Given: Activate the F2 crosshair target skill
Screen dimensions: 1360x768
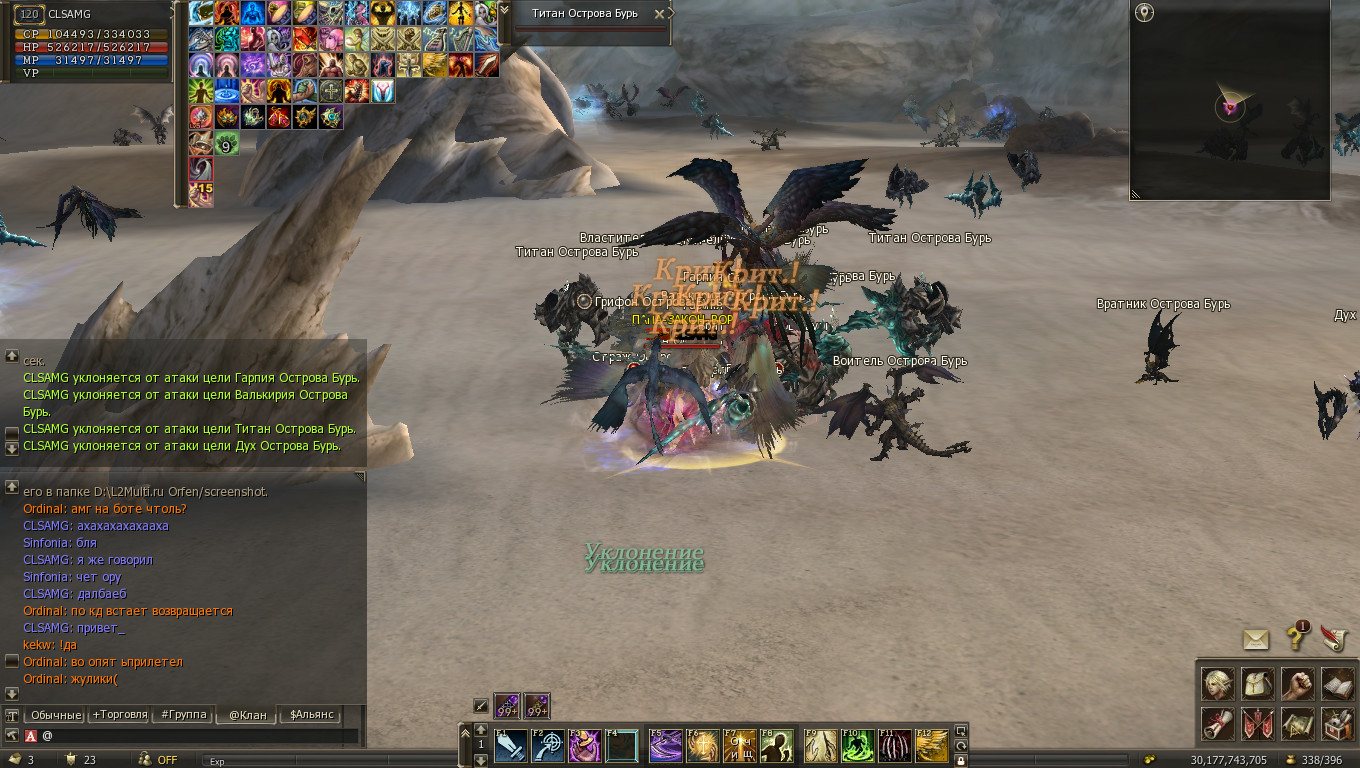Looking at the screenshot, I should [x=548, y=746].
